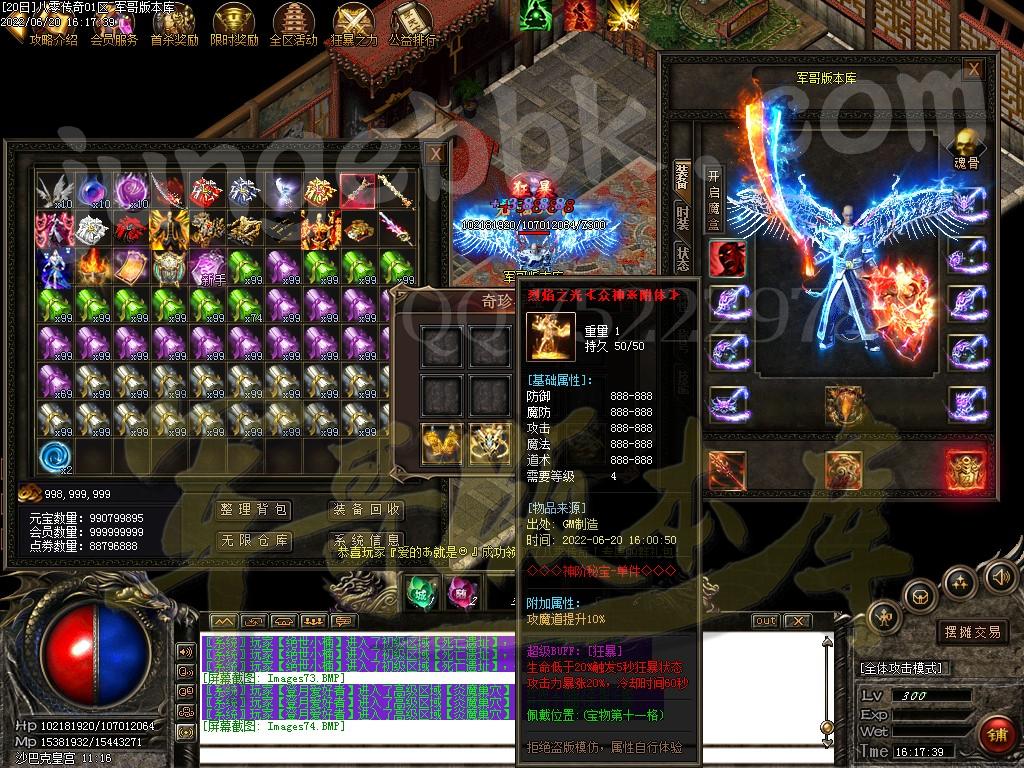This screenshot has height=768, width=1024.
Task: Click the 整理背包 sort bag button
Action: pyautogui.click(x=254, y=510)
